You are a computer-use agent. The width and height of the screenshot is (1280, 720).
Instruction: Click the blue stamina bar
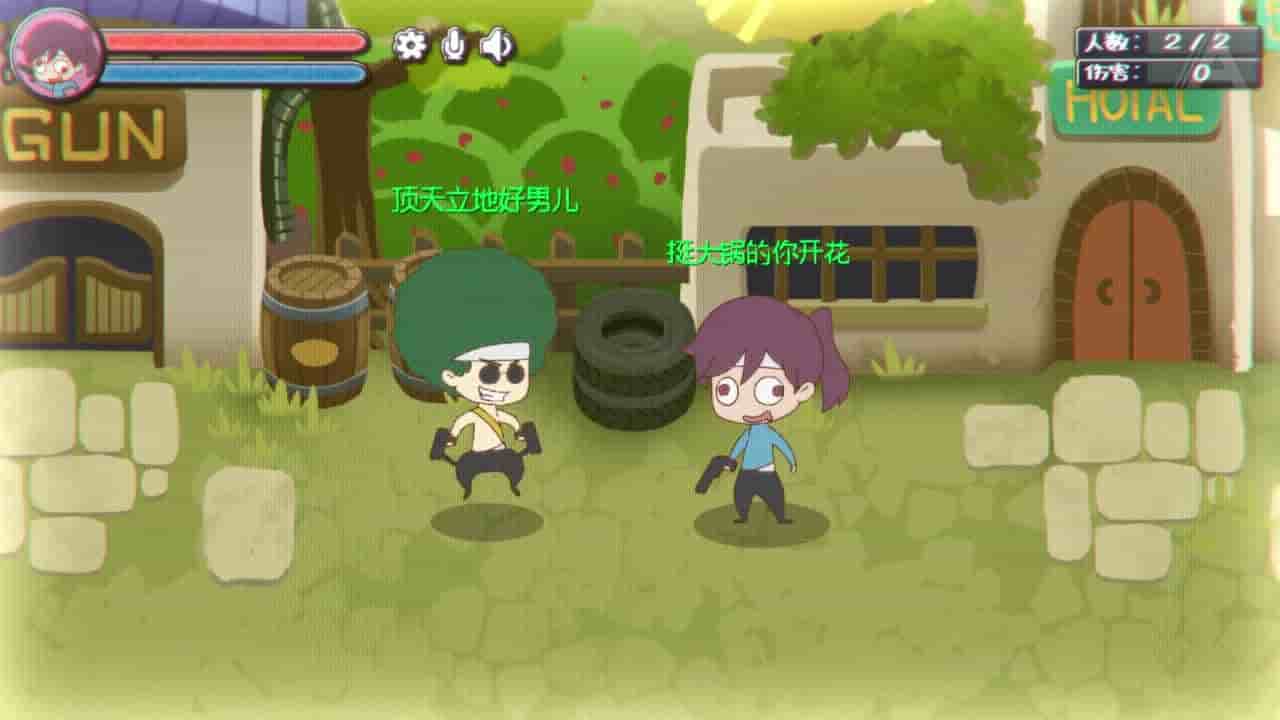(235, 72)
